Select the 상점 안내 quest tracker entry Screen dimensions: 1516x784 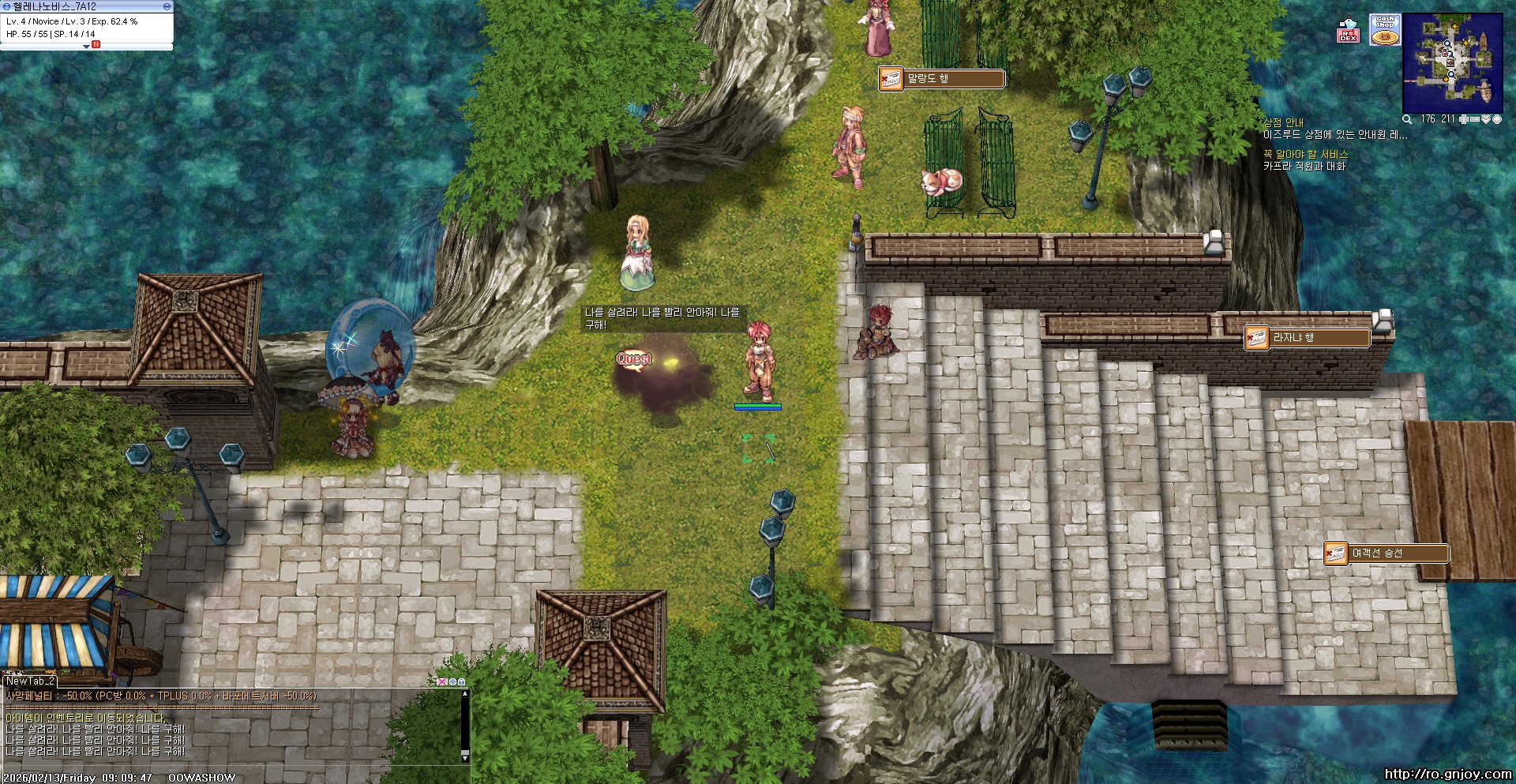tap(1284, 123)
